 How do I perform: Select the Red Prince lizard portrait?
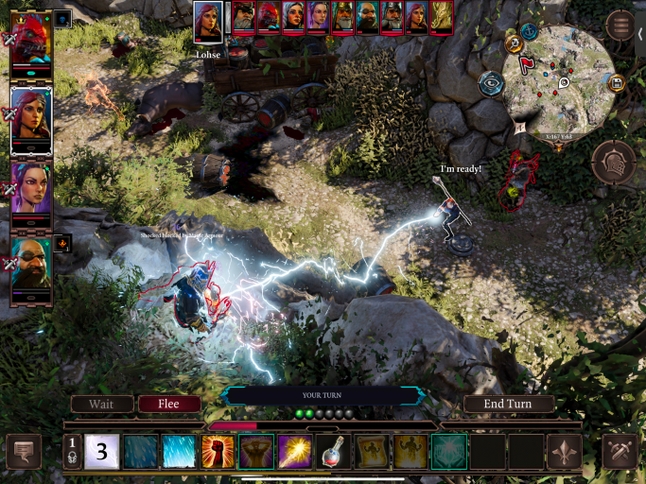[x=31, y=42]
